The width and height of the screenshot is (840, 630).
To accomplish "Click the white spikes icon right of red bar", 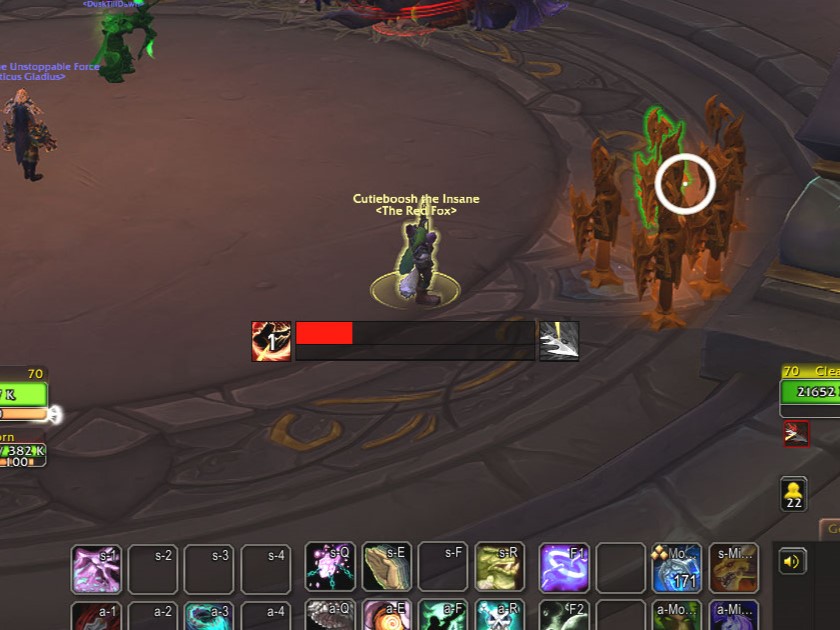I will [559, 341].
